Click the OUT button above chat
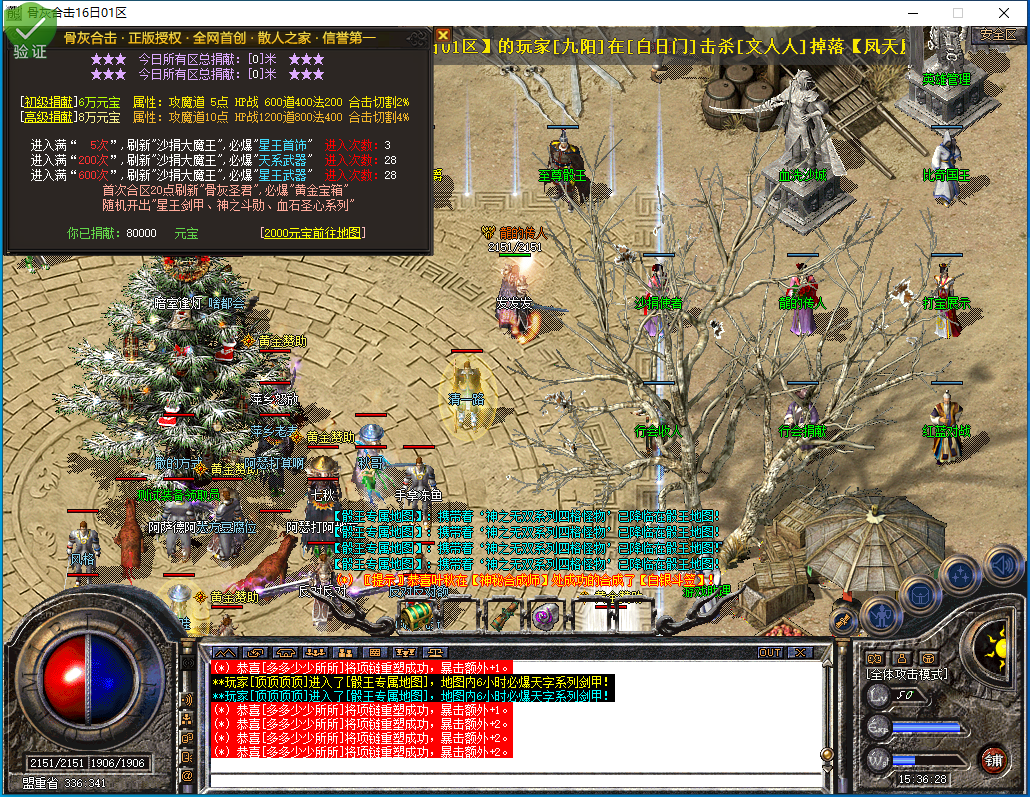Viewport: 1030px width, 797px height. [769, 652]
